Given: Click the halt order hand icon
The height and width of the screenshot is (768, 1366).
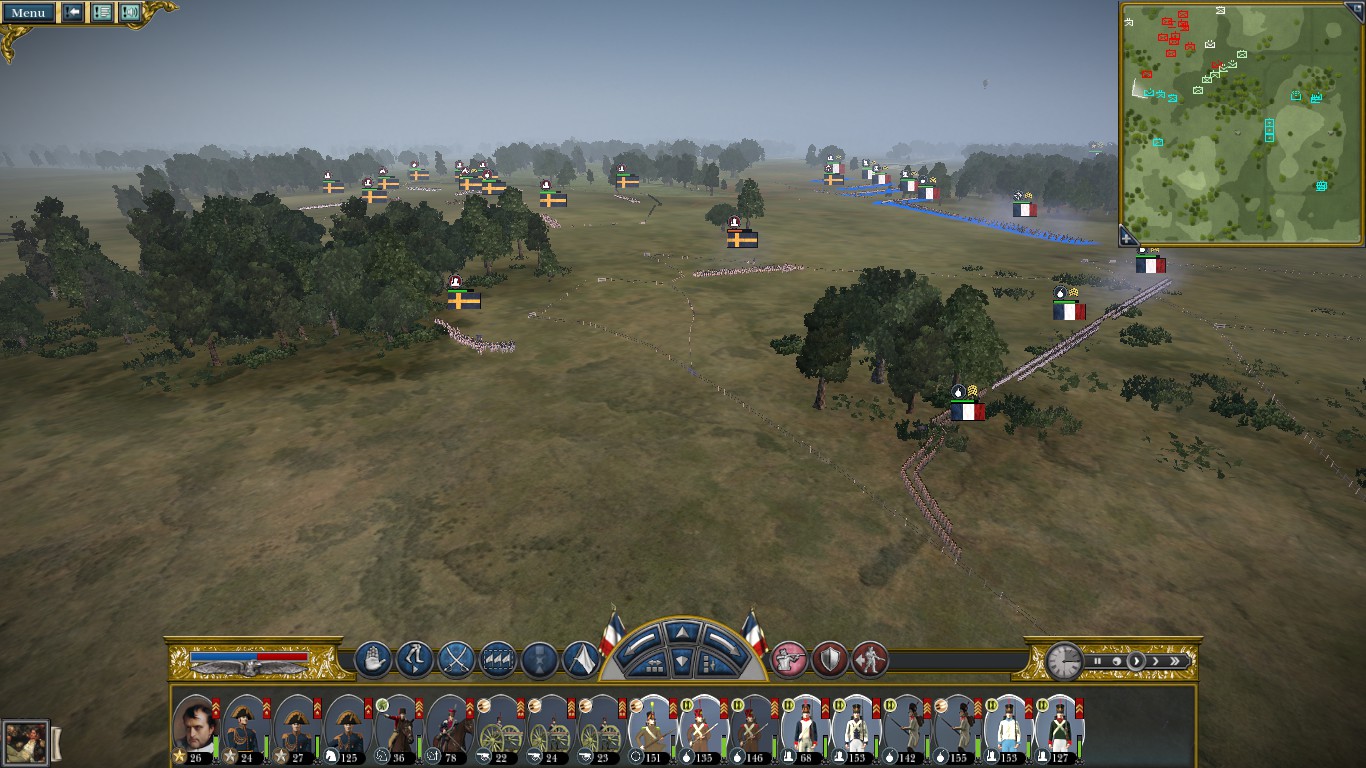Looking at the screenshot, I should pyautogui.click(x=373, y=660).
